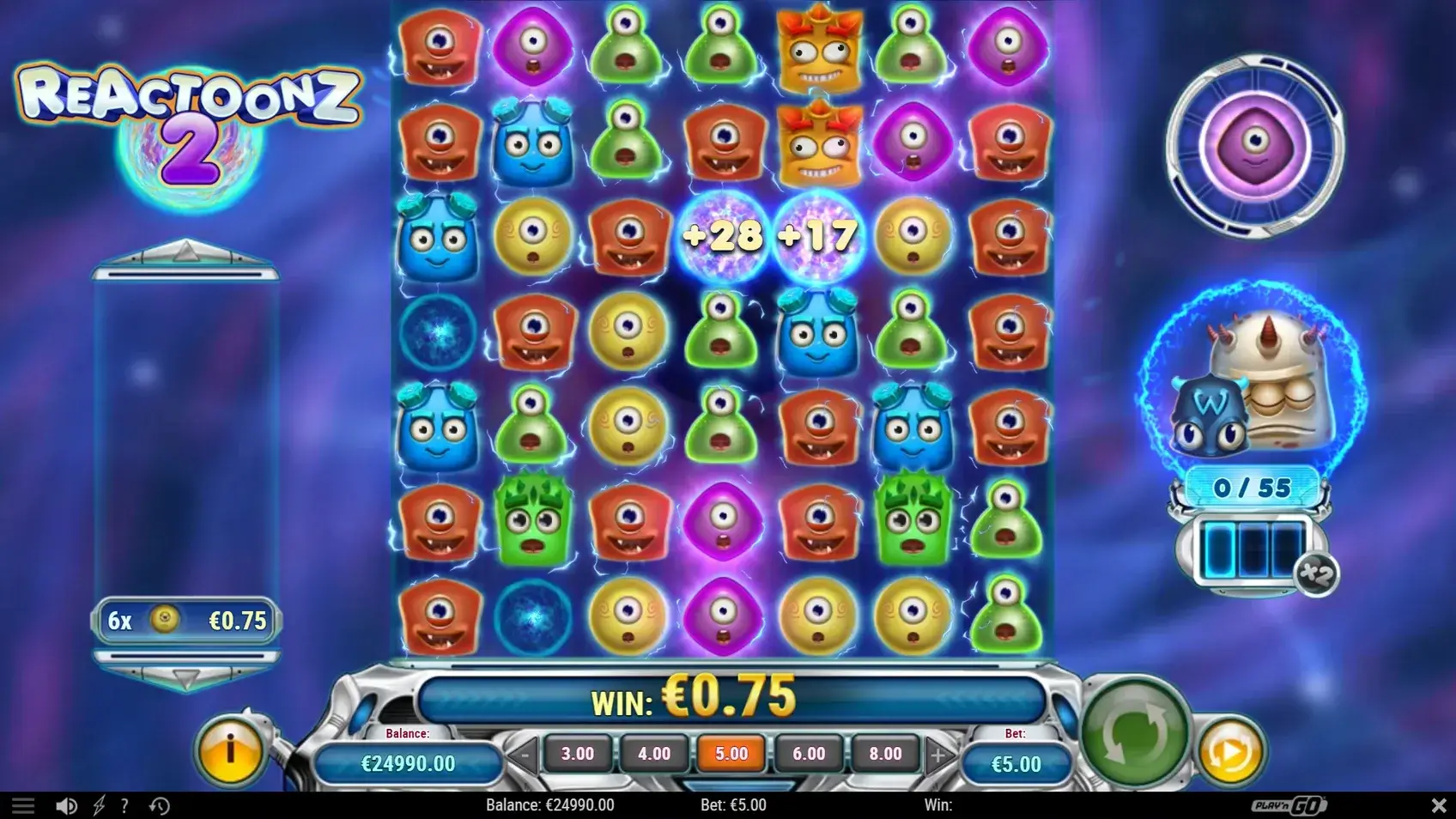The height and width of the screenshot is (819, 1456).
Task: Choose the 8.00 bet button
Action: point(884,753)
